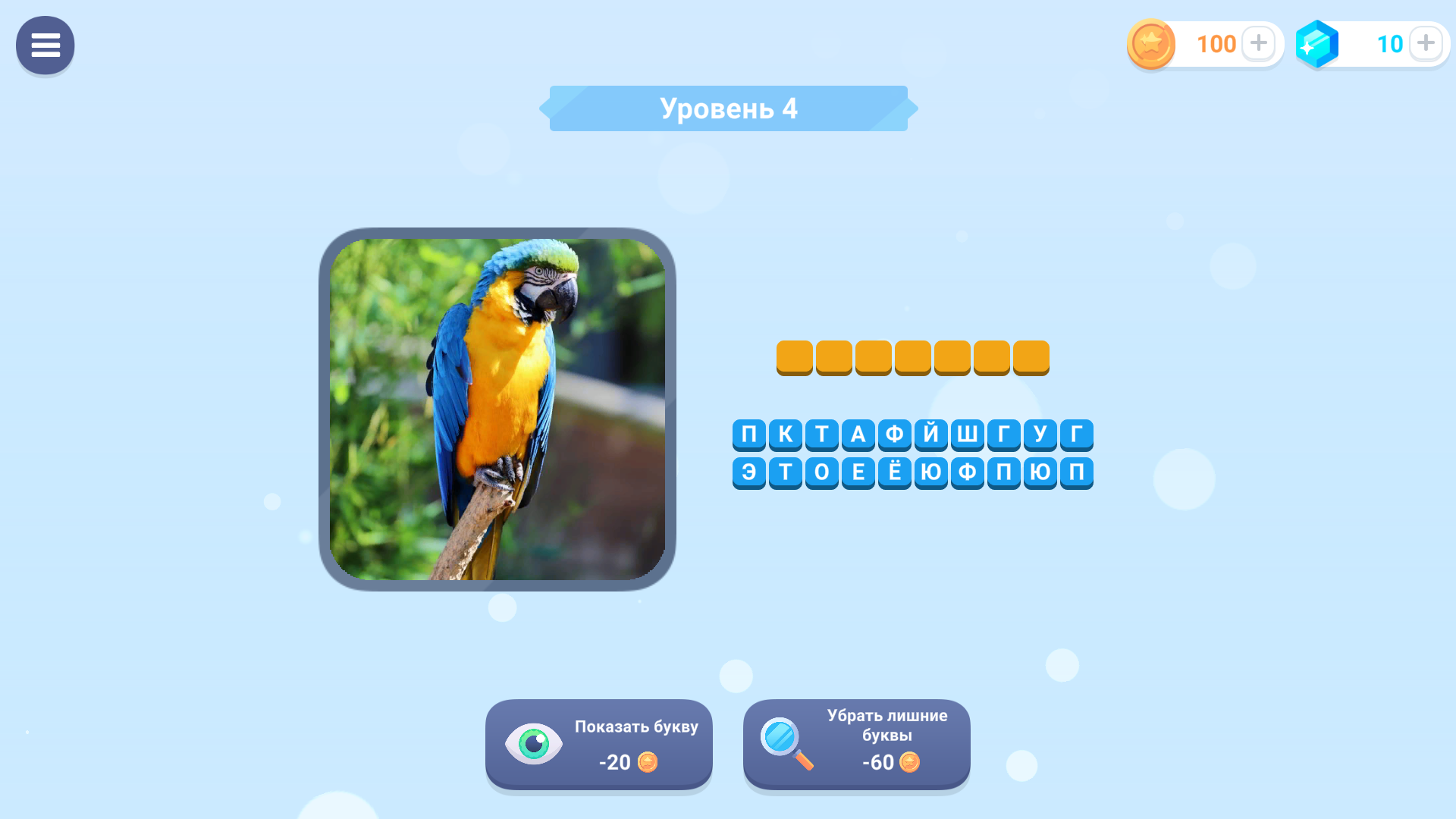This screenshot has height=819, width=1456.
Task: Select the letter Ш tile
Action: tap(967, 435)
